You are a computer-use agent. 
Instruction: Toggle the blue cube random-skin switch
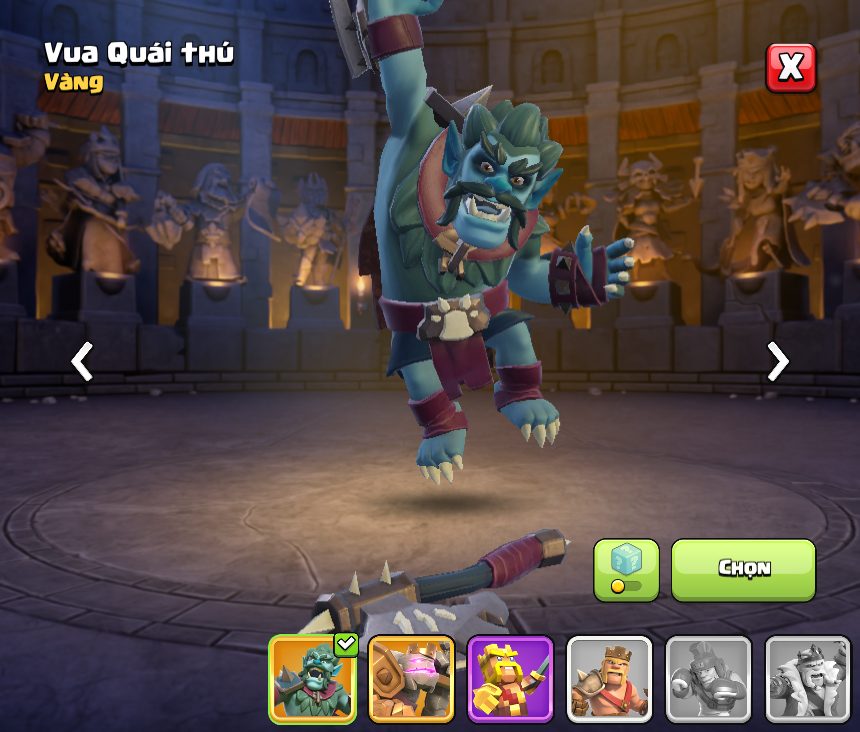click(x=626, y=570)
